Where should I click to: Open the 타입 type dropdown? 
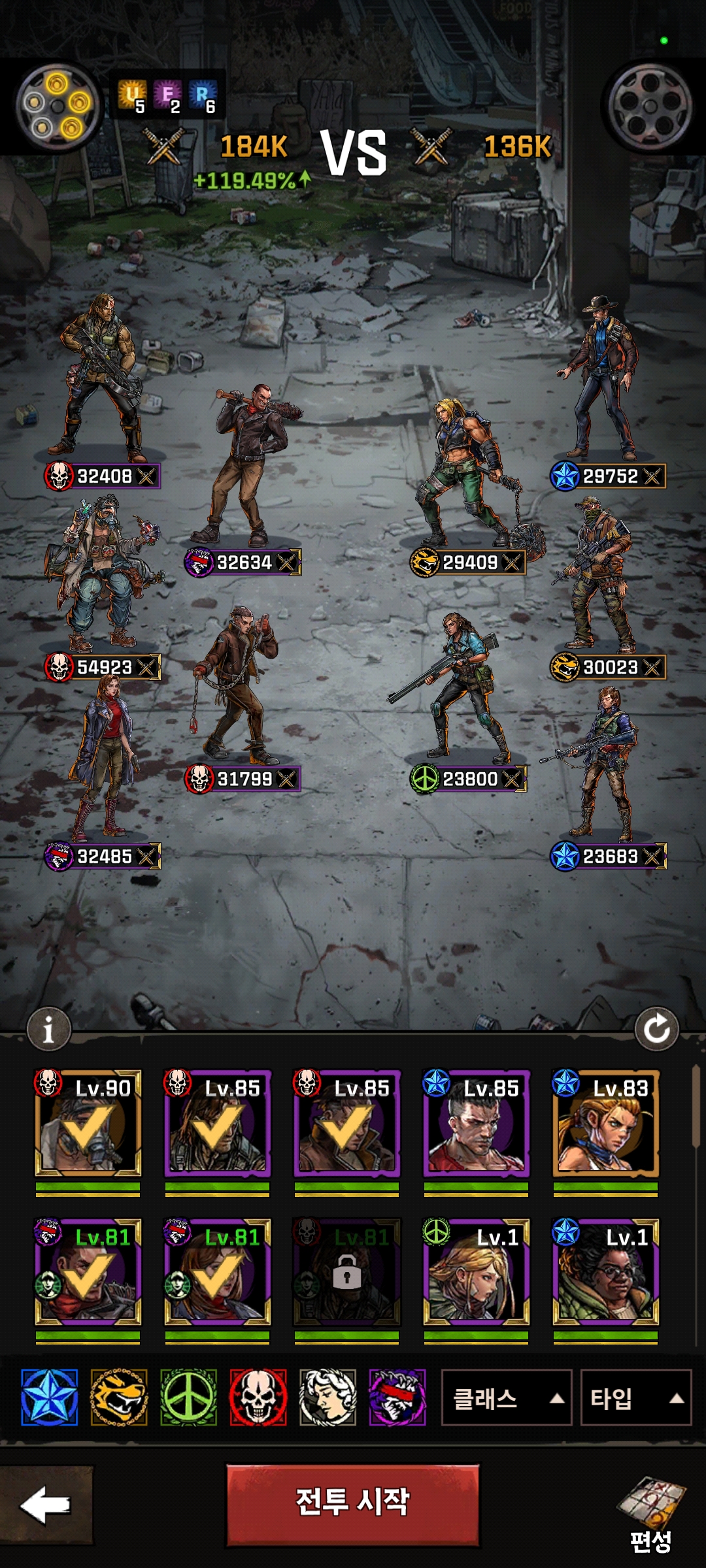(635, 1398)
